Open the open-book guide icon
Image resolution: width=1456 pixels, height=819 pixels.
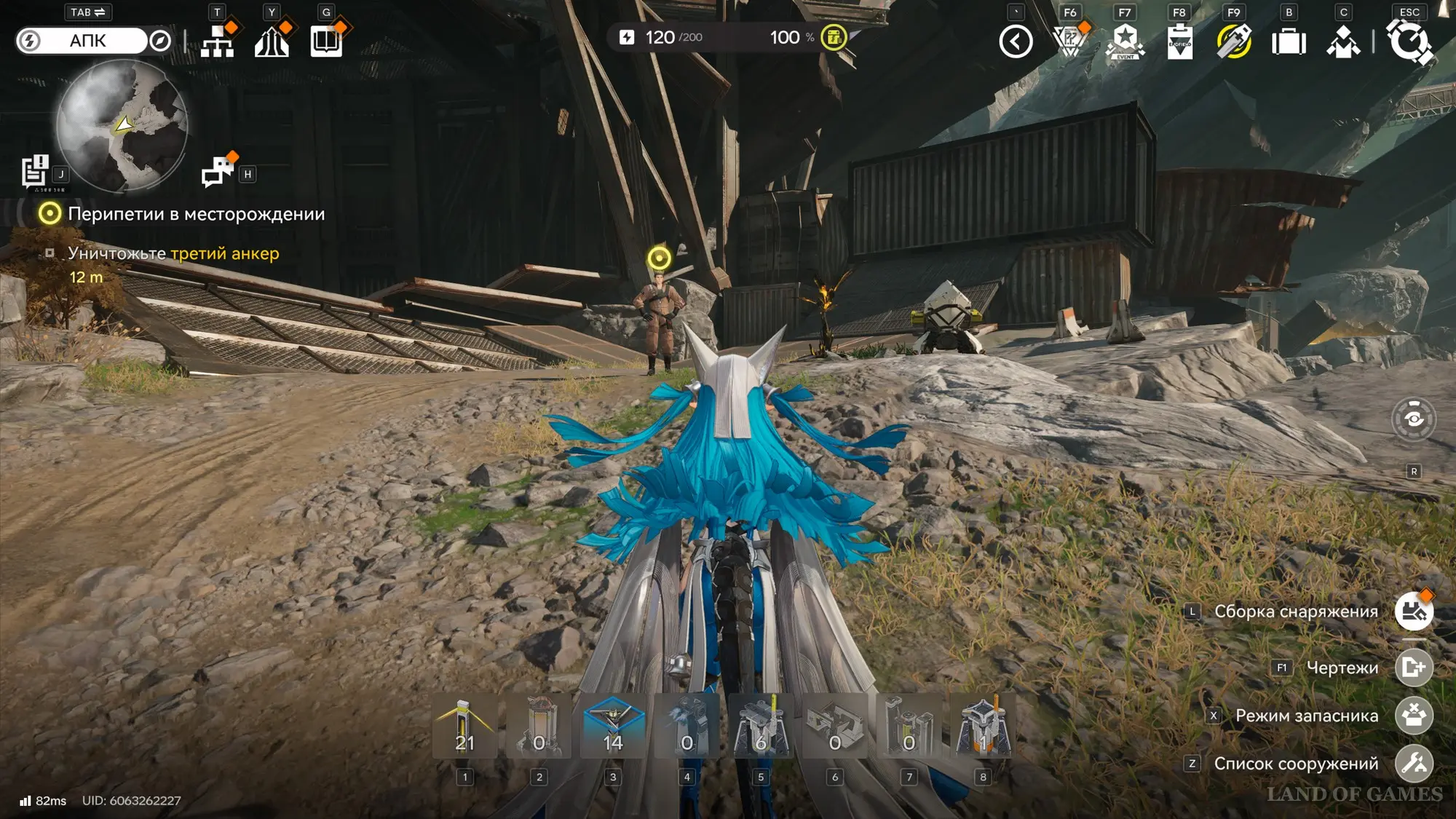pyautogui.click(x=326, y=41)
